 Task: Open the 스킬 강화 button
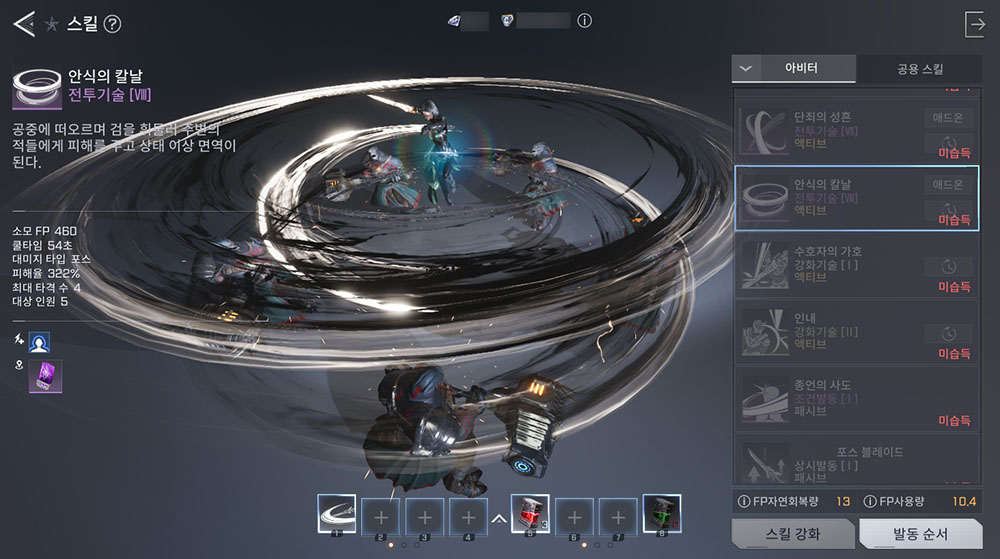coord(790,534)
